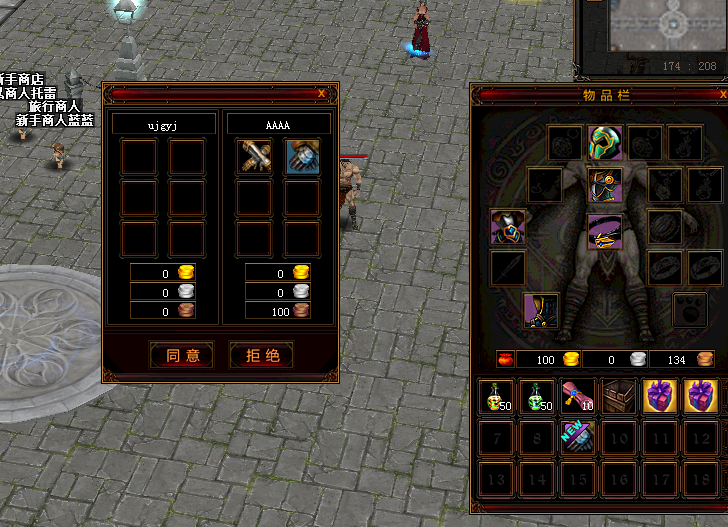This screenshot has height=527, width=728.
Task: Select the bronze gauntlets in AAAA's trade offer
Action: 254,156
